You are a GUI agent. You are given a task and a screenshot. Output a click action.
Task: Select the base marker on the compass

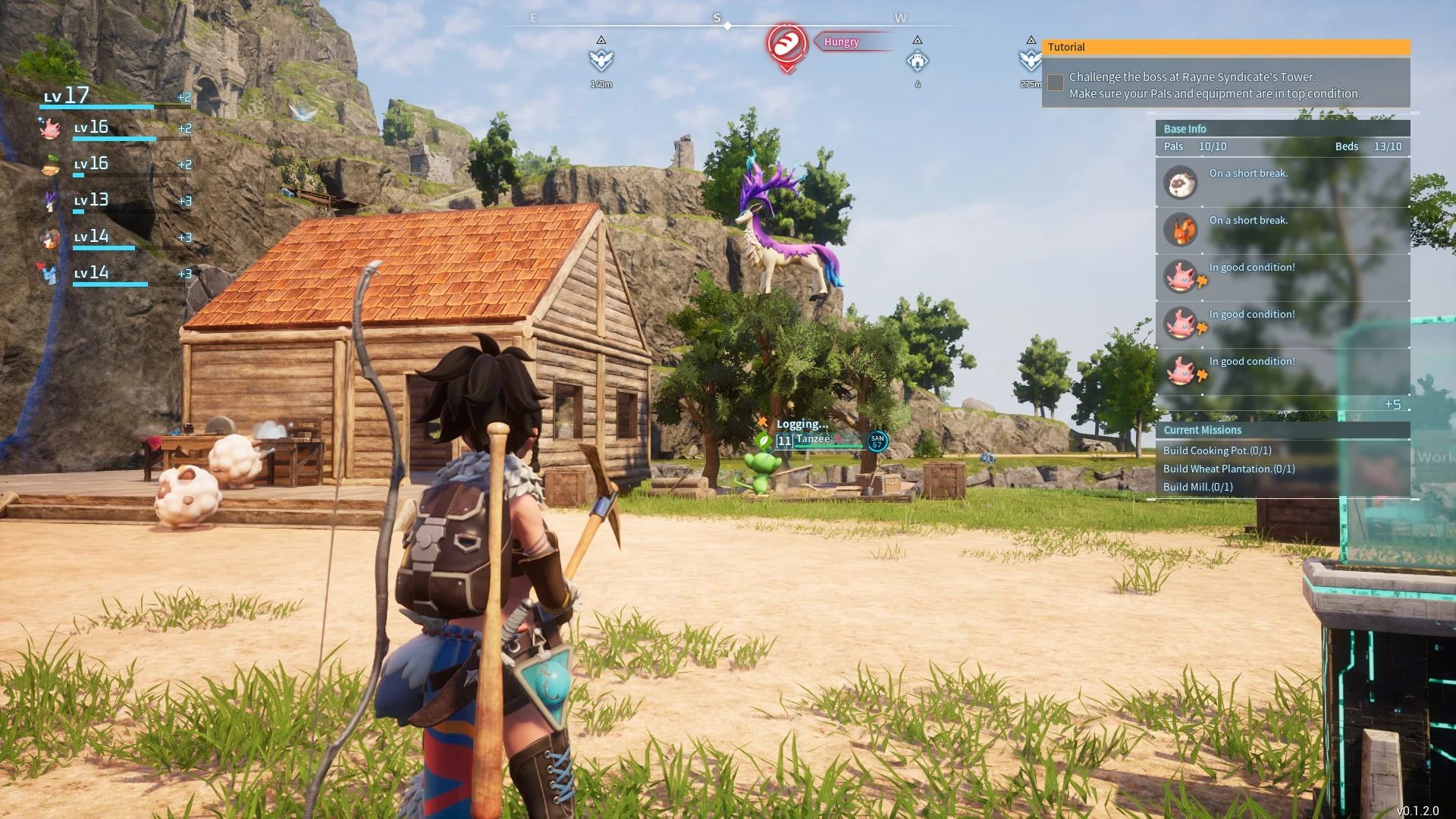pyautogui.click(x=917, y=60)
